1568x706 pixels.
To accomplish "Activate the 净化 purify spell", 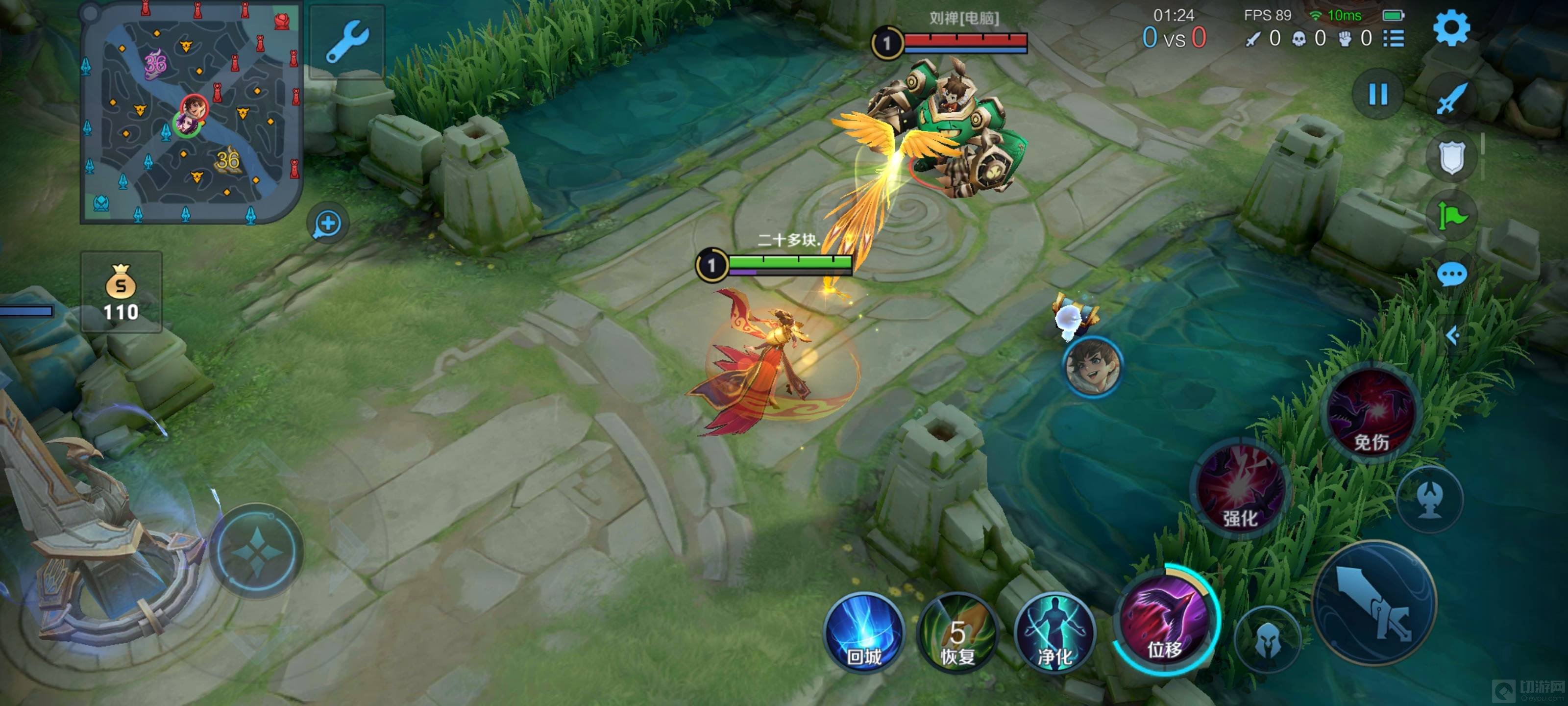I will (x=1054, y=633).
